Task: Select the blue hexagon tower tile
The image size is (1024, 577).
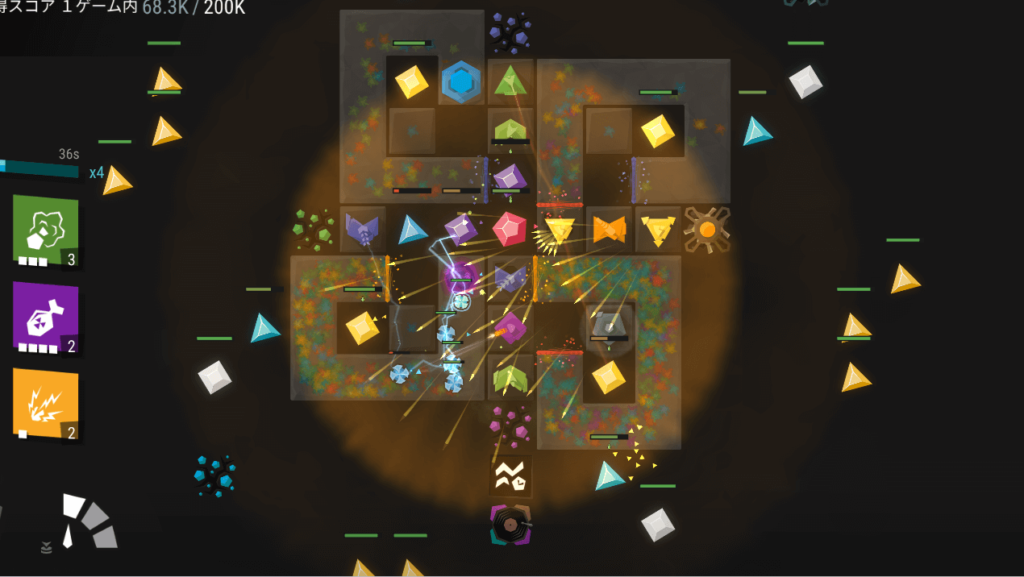Action: (461, 82)
